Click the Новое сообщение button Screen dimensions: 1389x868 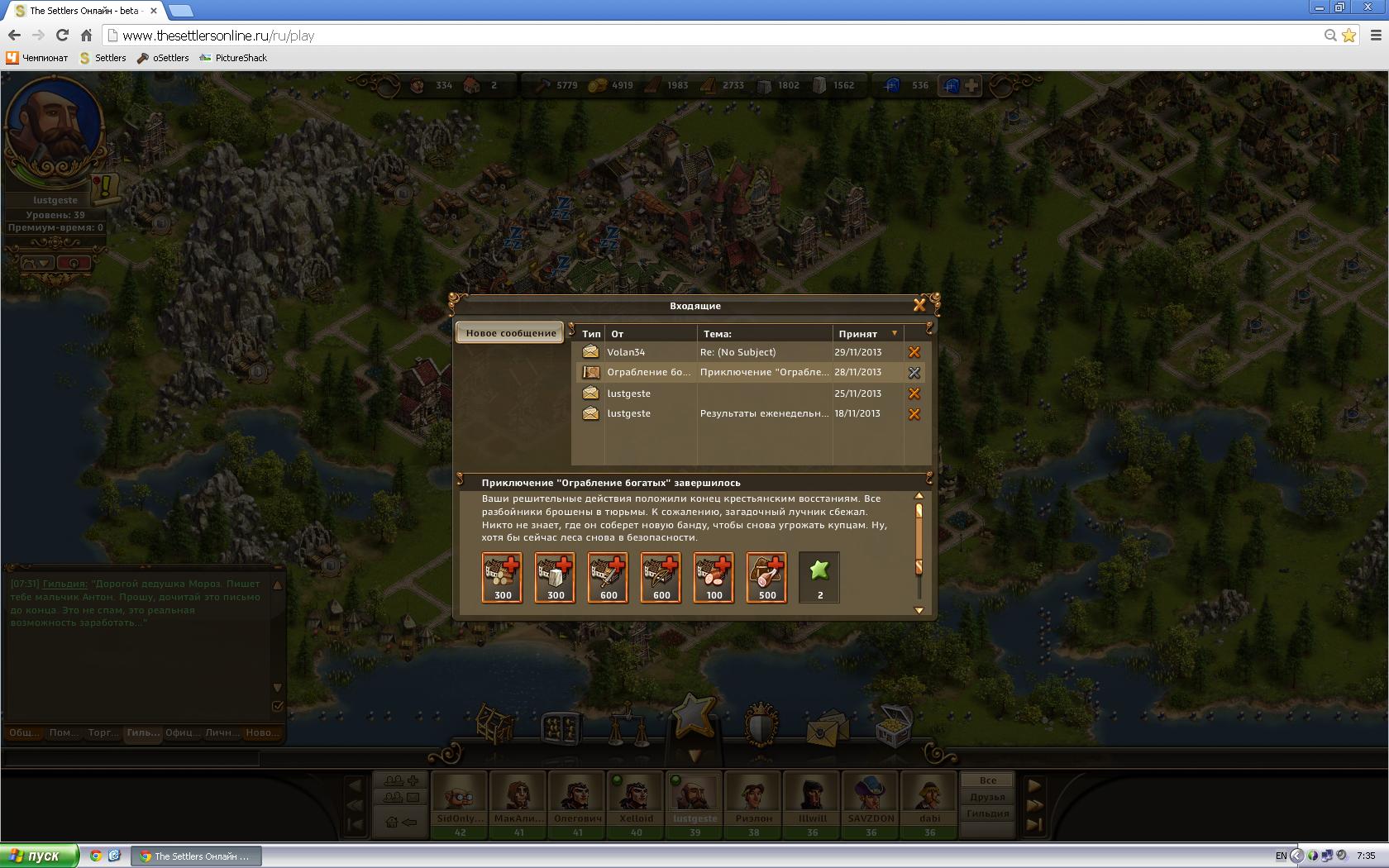tap(510, 333)
